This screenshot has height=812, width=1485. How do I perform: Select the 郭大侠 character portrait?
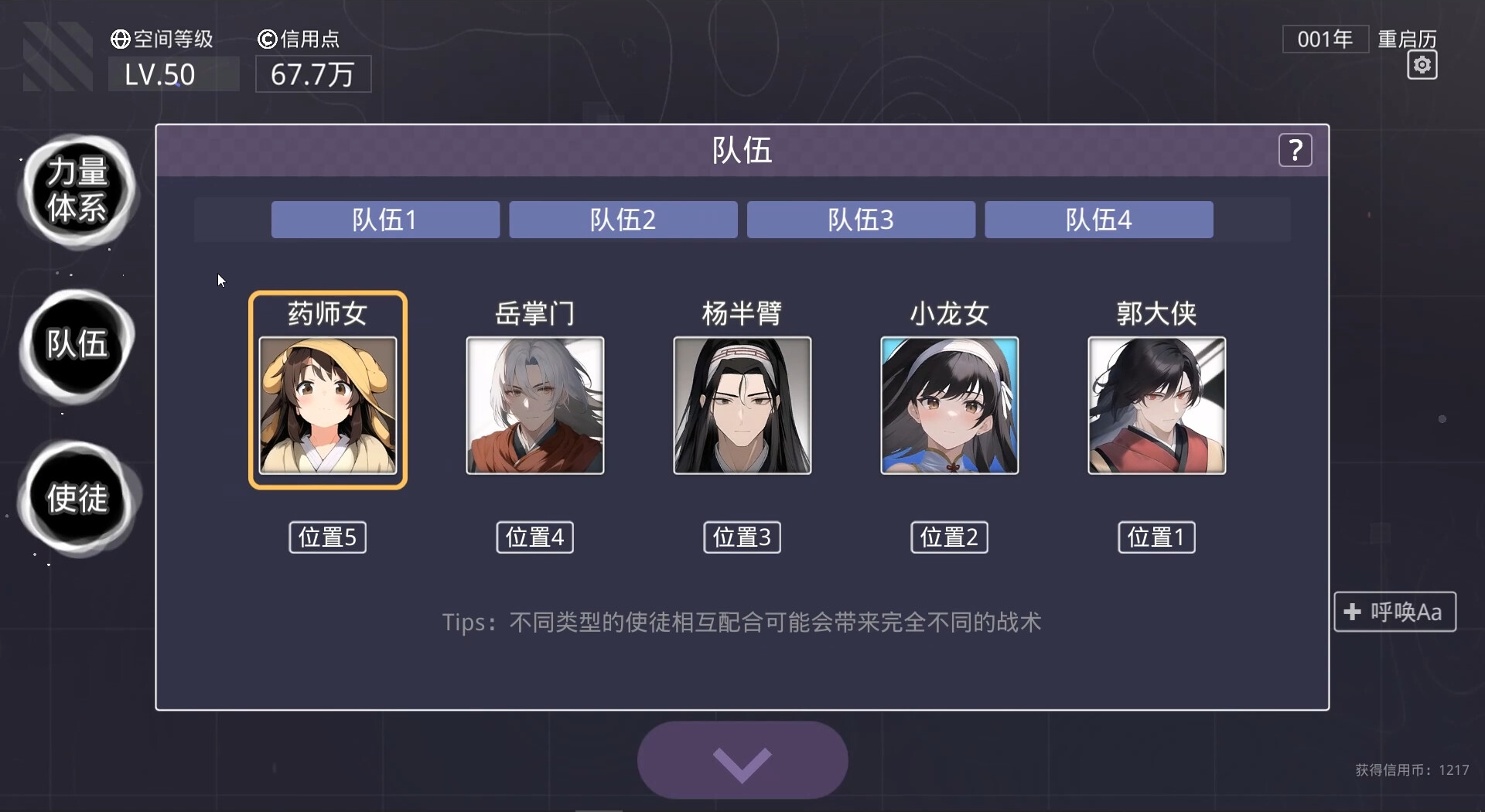tap(1156, 405)
